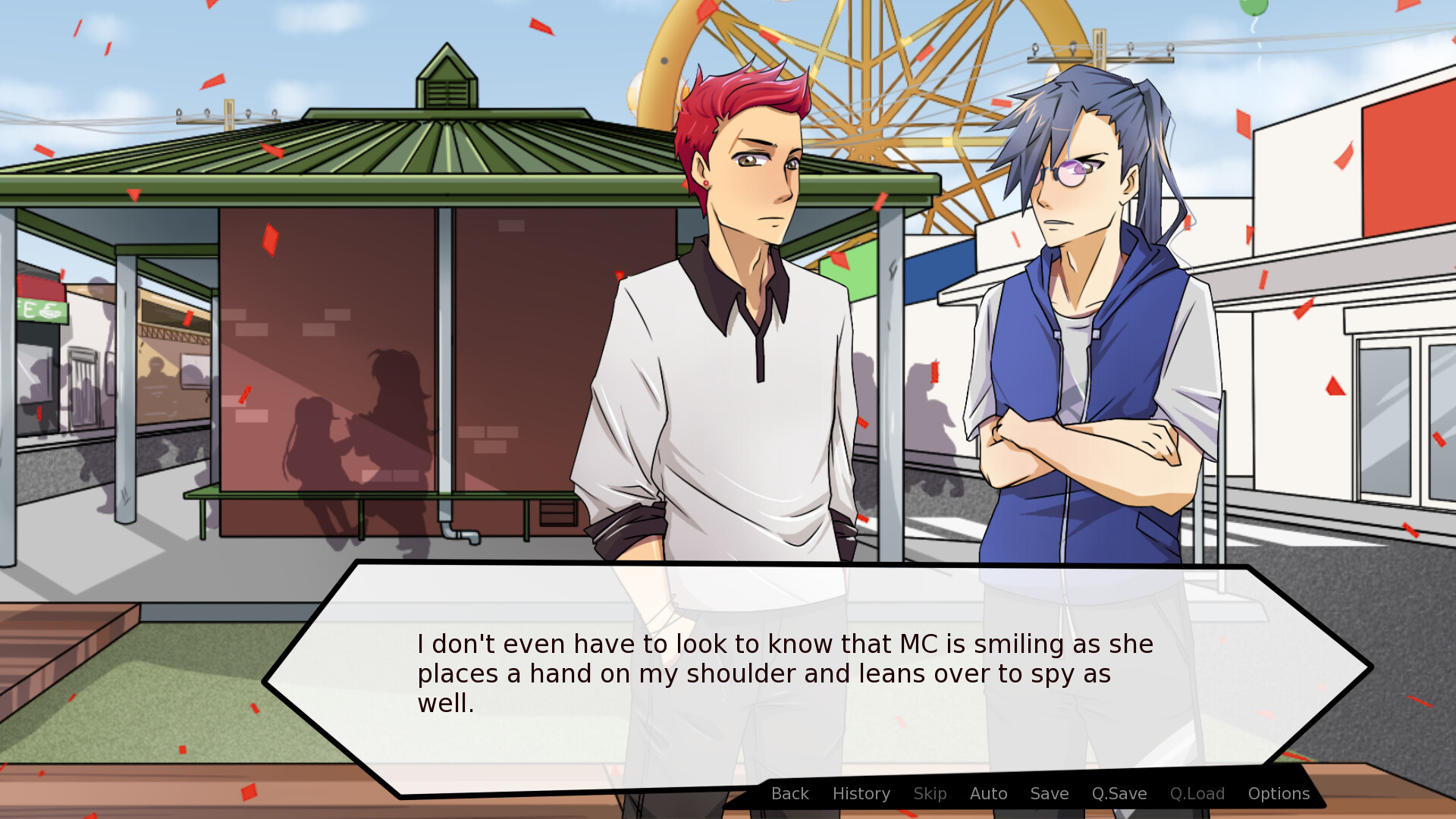Click the dialogue box to advance text

(758, 675)
